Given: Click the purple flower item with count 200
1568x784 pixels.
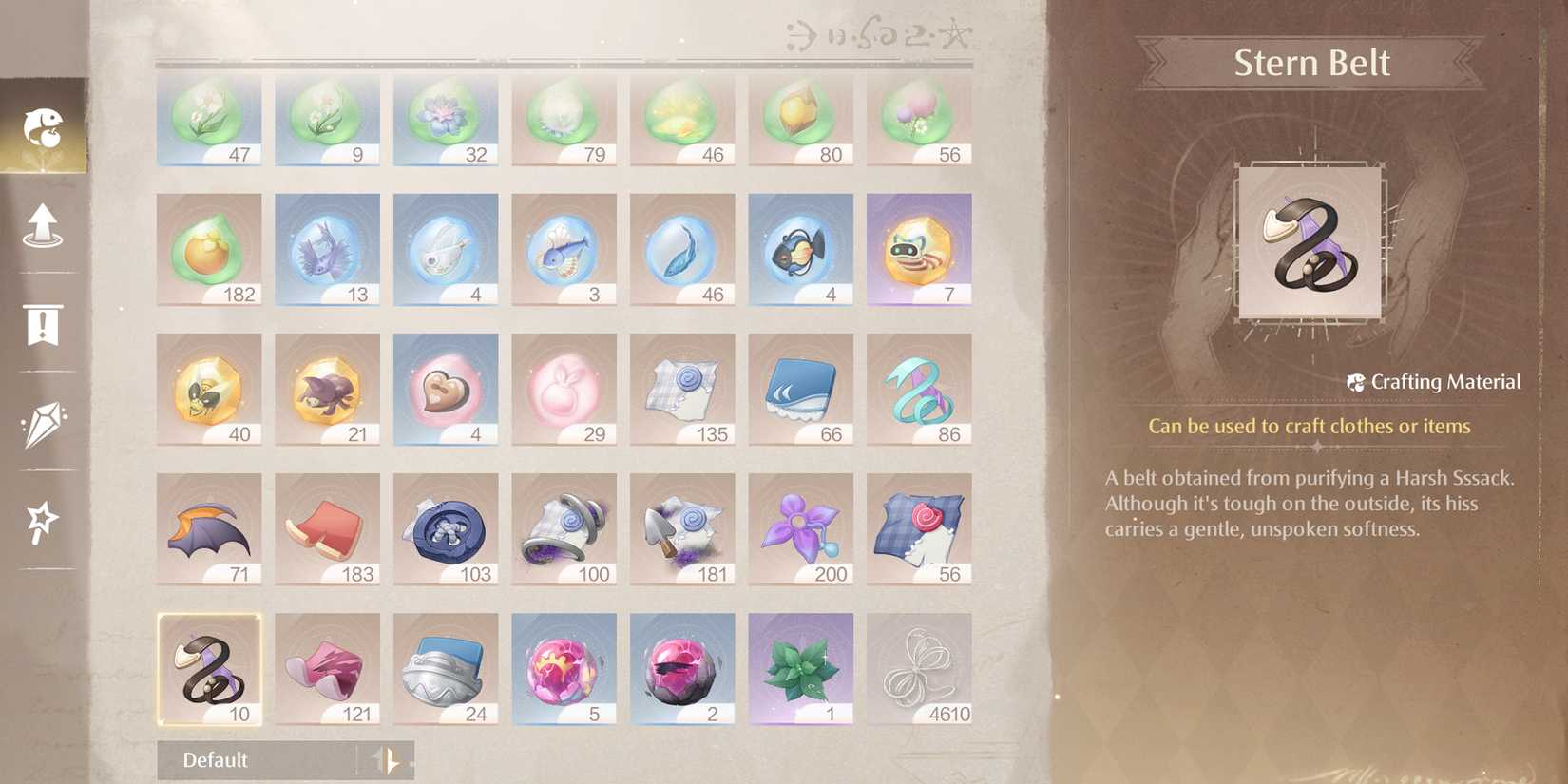Looking at the screenshot, I should (800, 527).
